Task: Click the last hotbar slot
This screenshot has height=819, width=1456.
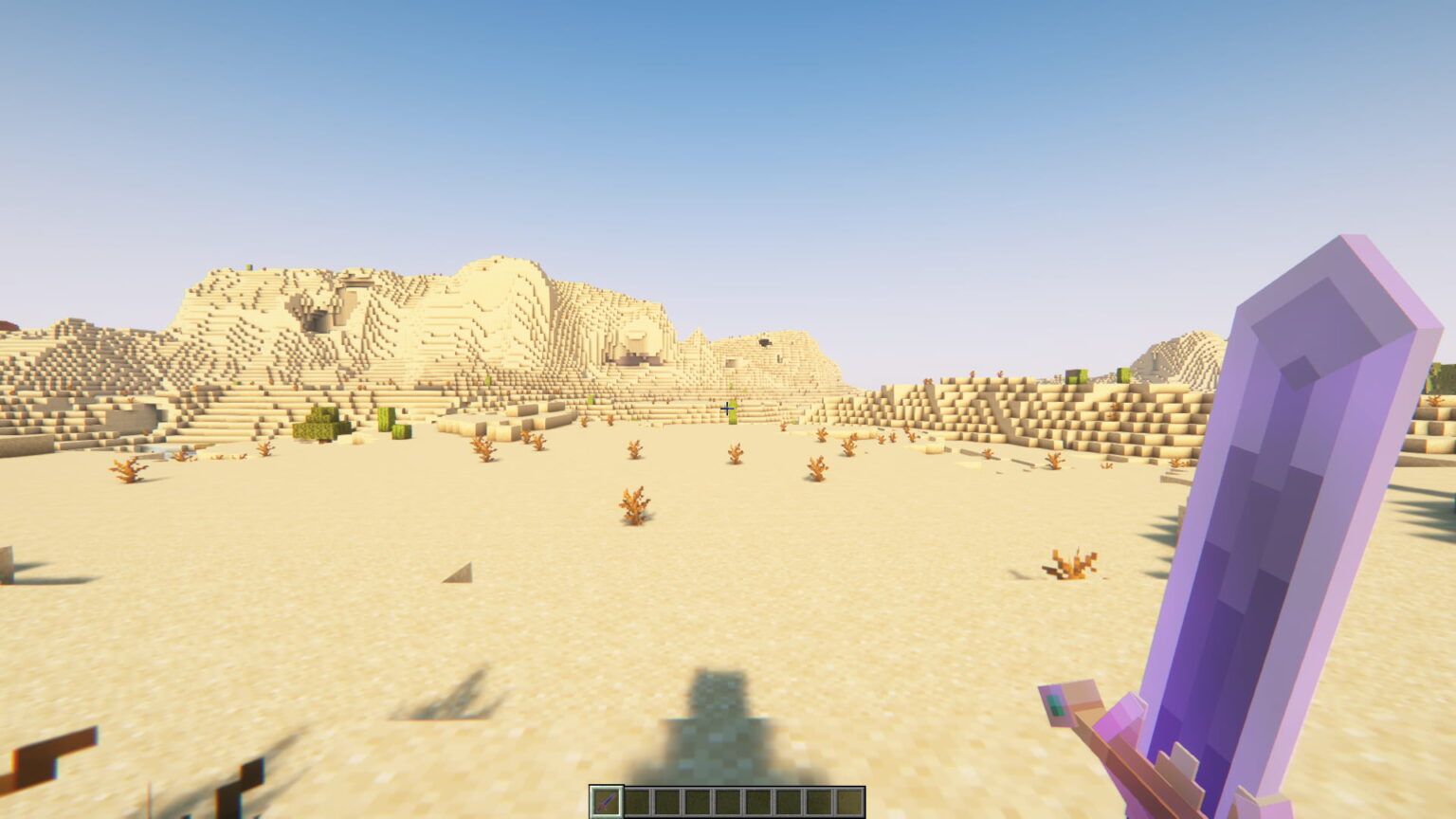Action: point(851,801)
